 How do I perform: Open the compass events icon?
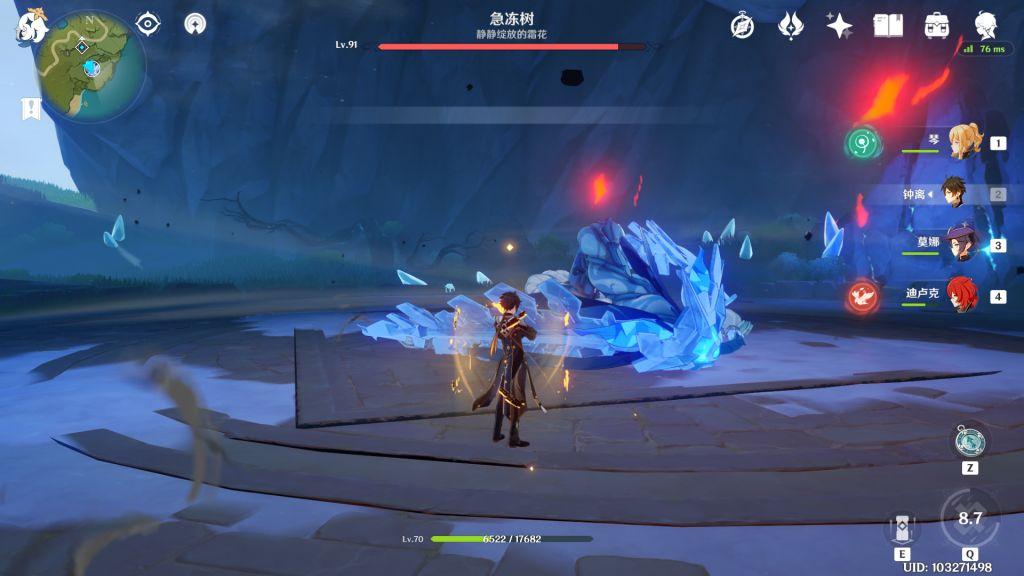[x=742, y=26]
